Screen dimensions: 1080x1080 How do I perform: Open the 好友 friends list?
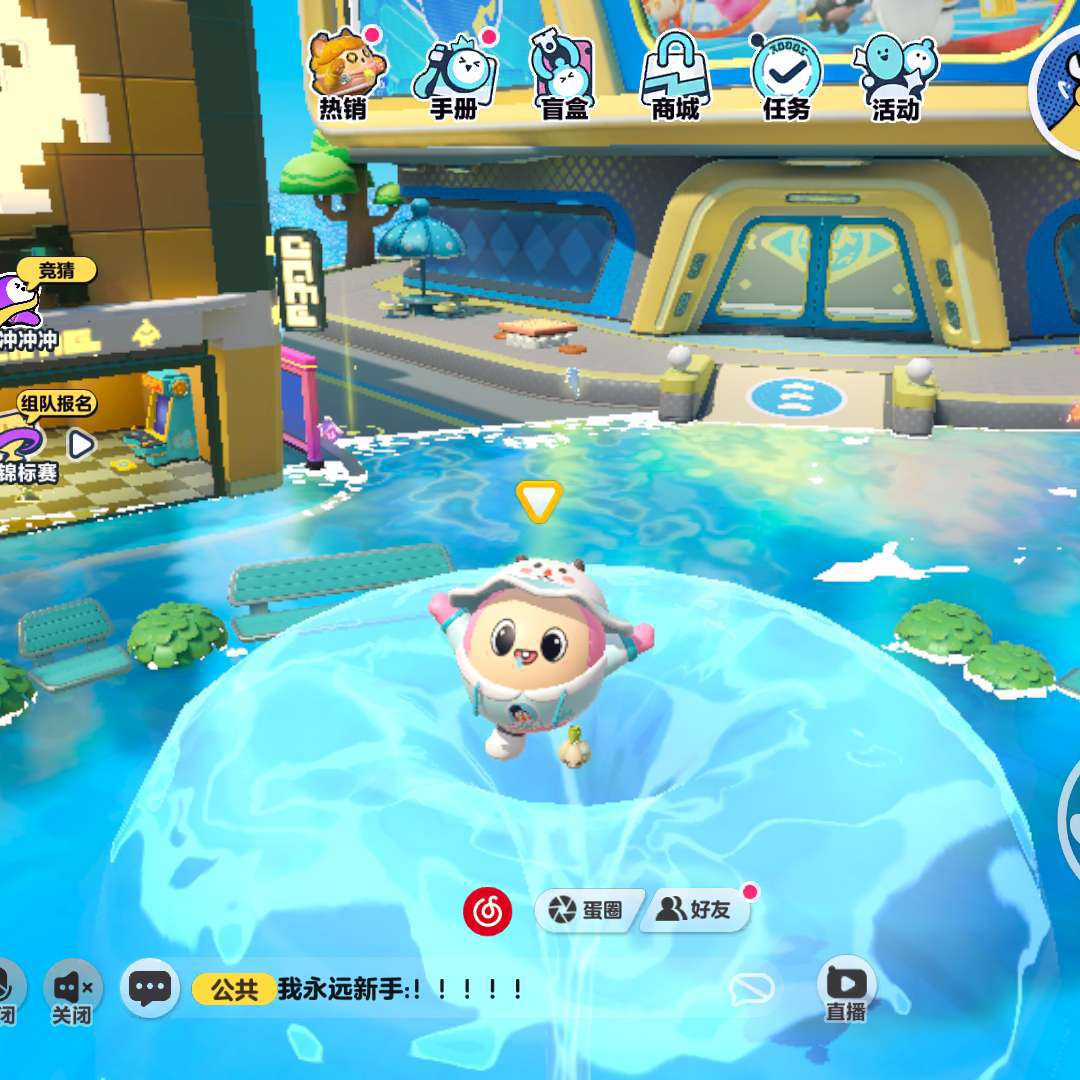[694, 910]
